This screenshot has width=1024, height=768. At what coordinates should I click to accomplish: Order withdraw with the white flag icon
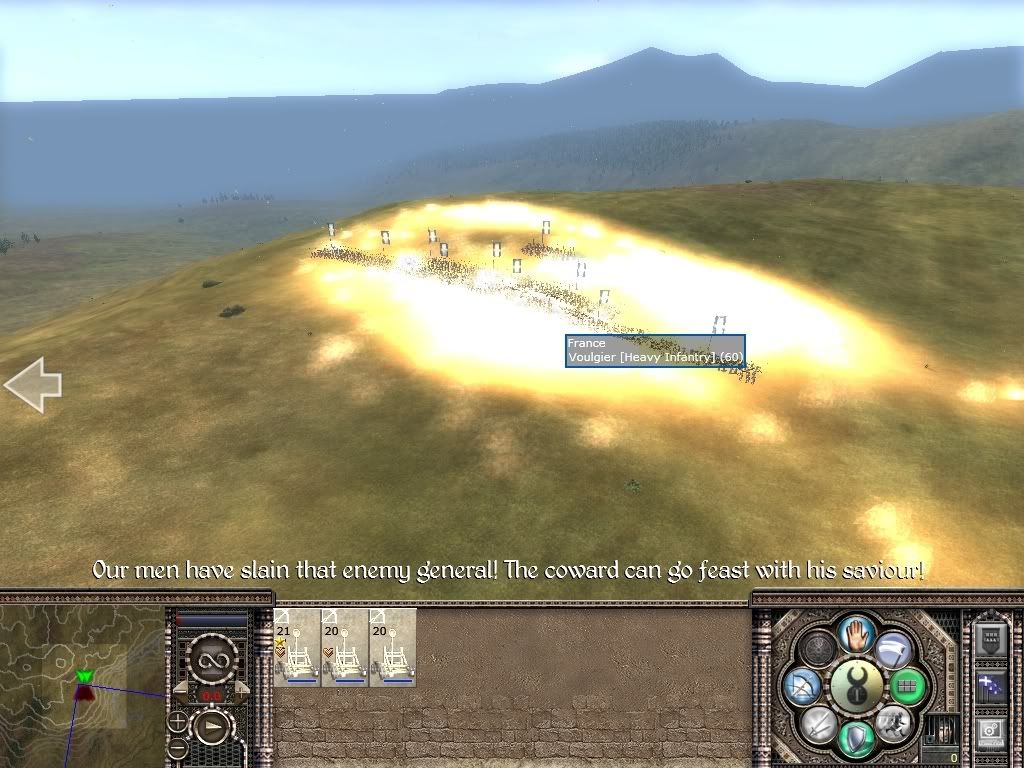click(894, 648)
